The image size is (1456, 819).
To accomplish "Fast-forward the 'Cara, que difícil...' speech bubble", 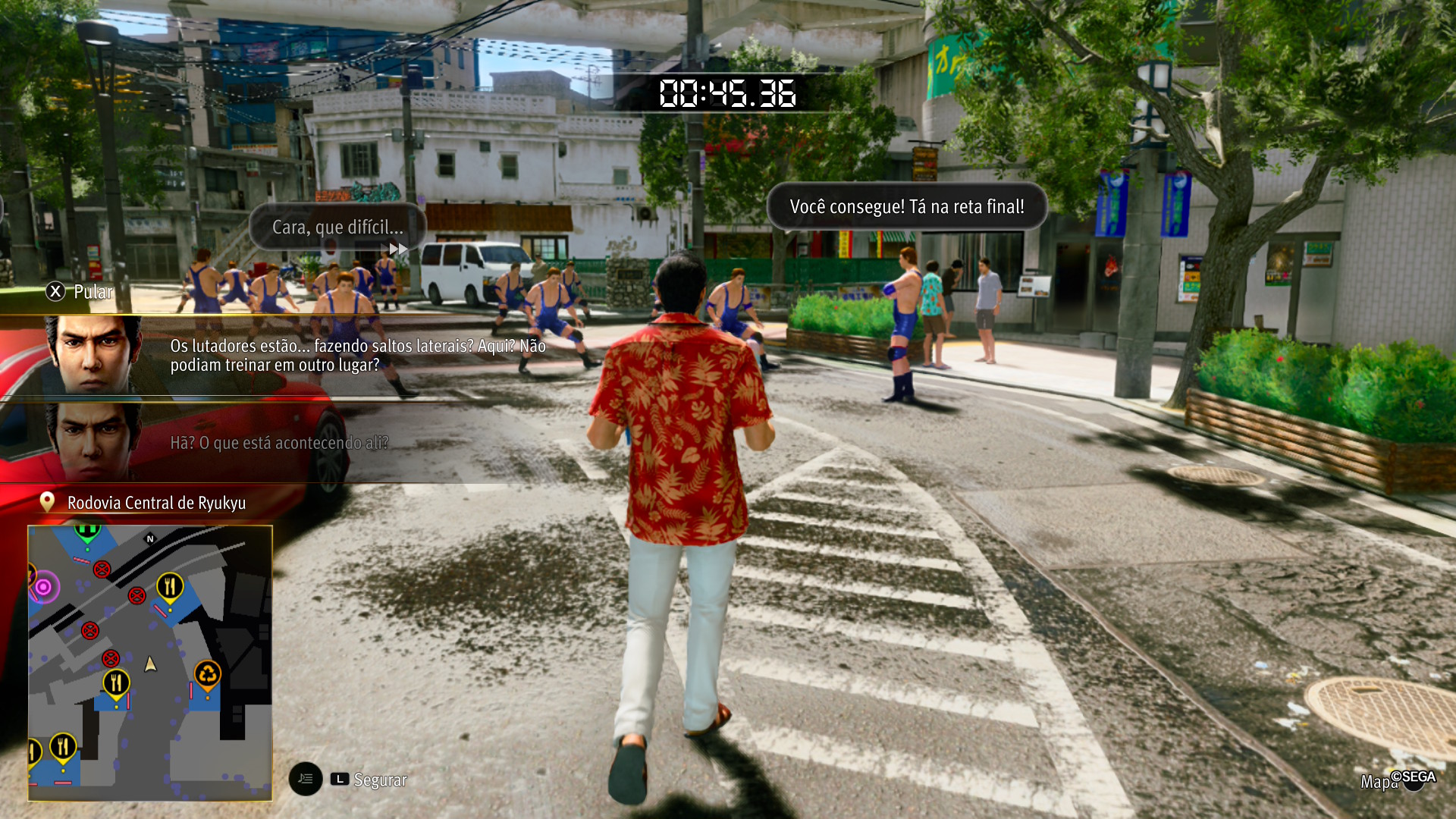I will tap(398, 249).
